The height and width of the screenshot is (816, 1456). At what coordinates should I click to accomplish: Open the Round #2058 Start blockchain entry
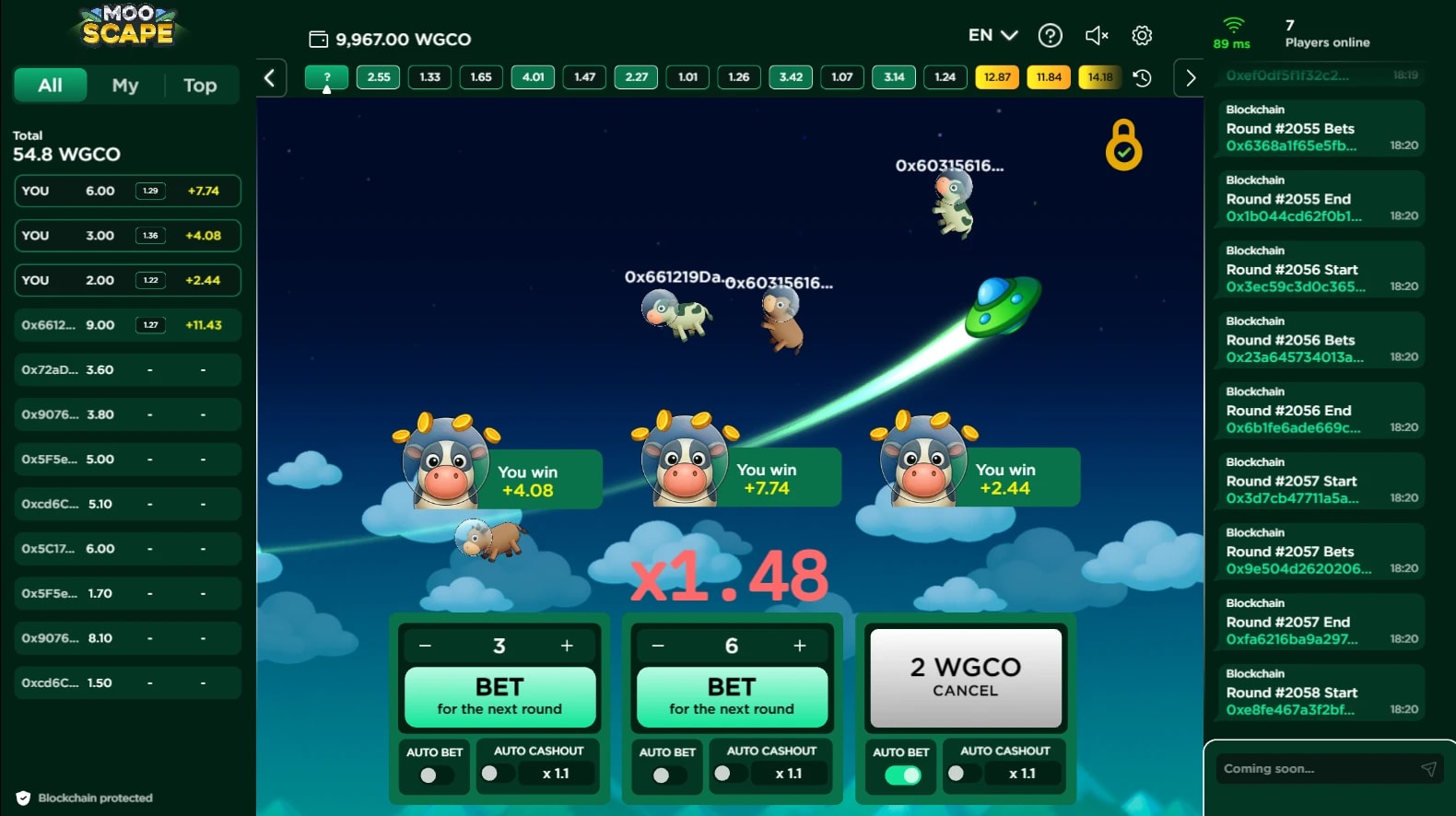pos(1315,693)
